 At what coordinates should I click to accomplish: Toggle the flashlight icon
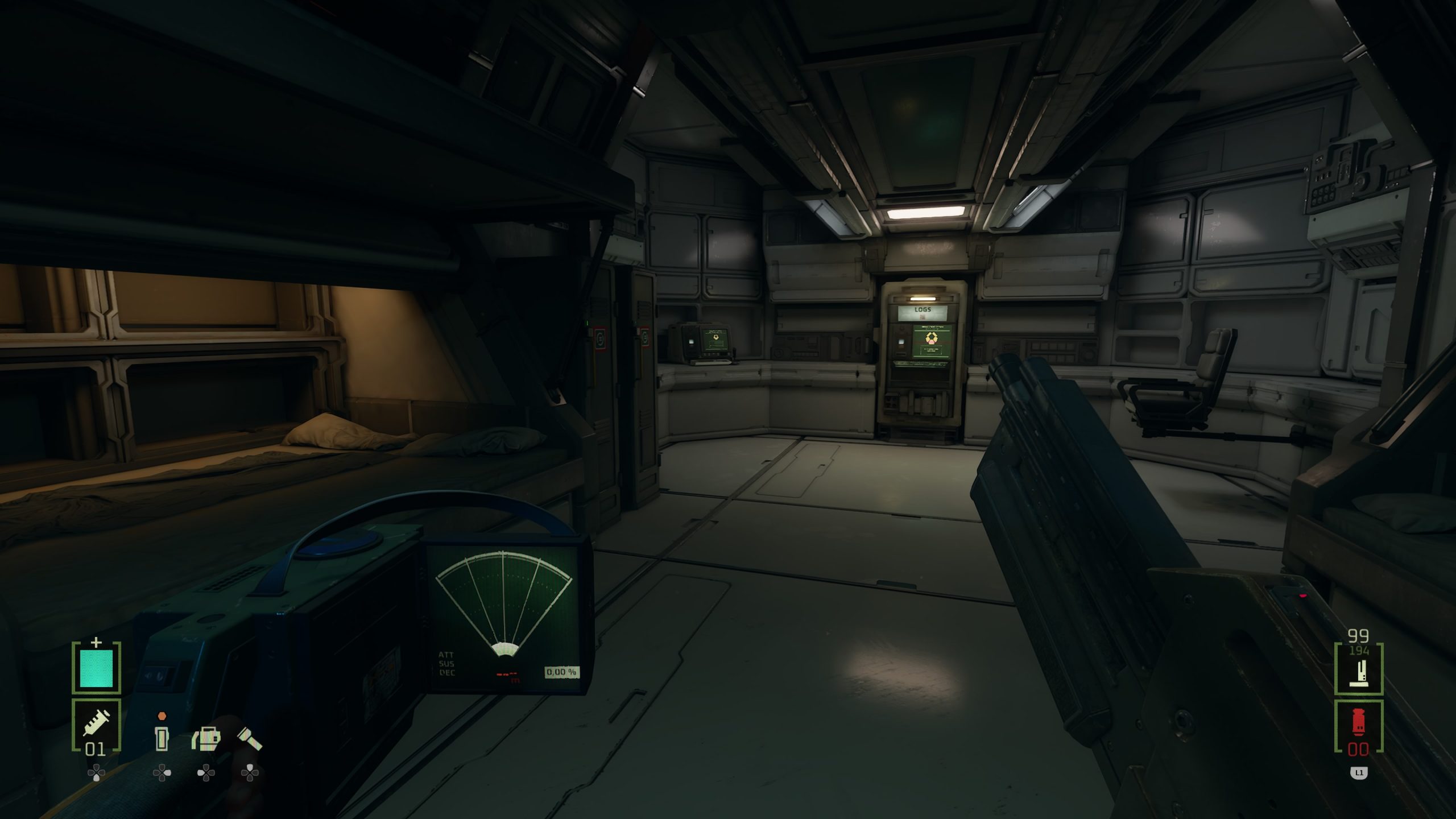click(x=249, y=738)
